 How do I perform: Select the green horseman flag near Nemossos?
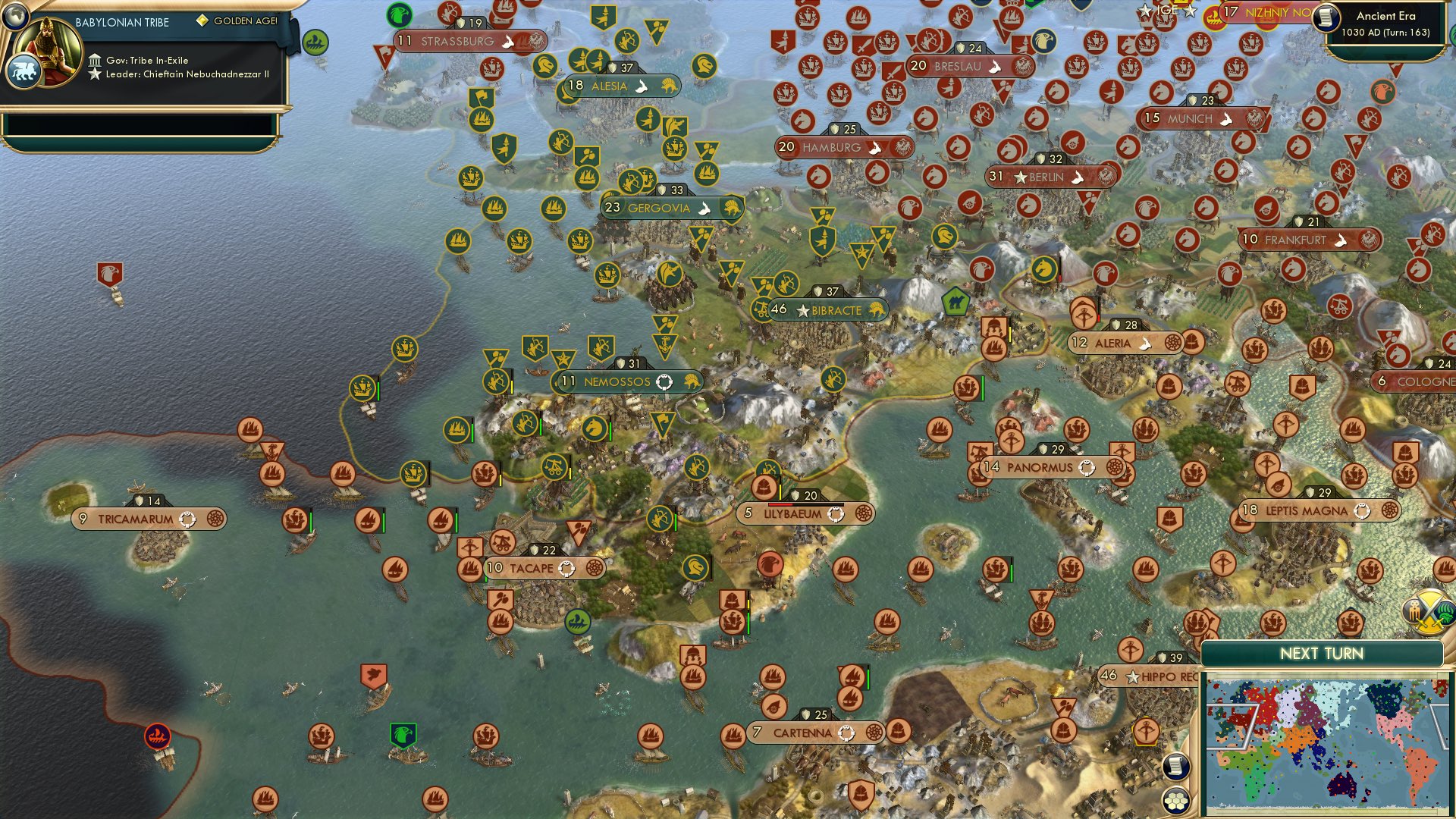(x=596, y=427)
